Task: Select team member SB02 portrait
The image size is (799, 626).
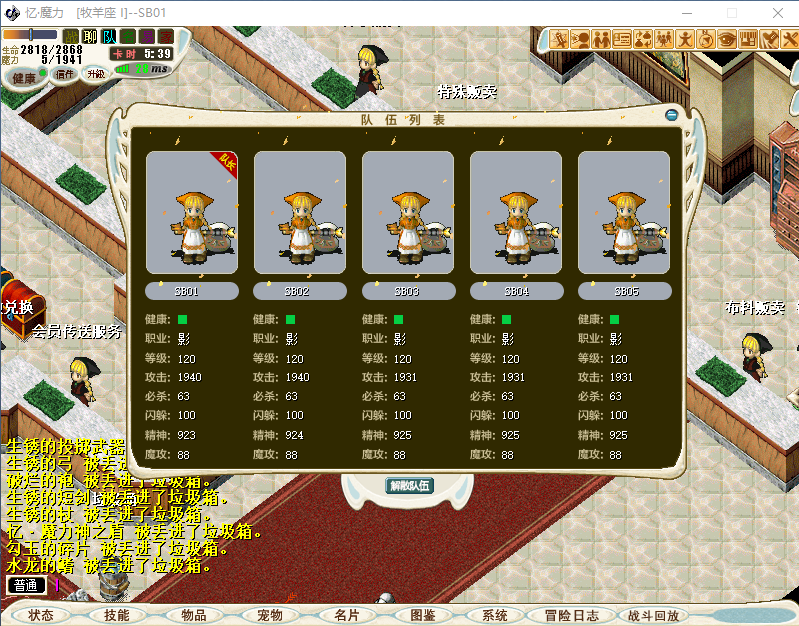Action: coord(300,213)
